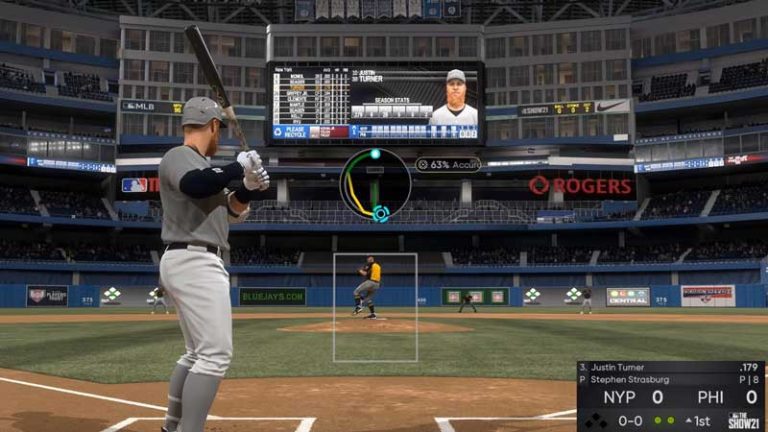Click inside the white strike zone box
The height and width of the screenshot is (432, 768).
pos(375,307)
